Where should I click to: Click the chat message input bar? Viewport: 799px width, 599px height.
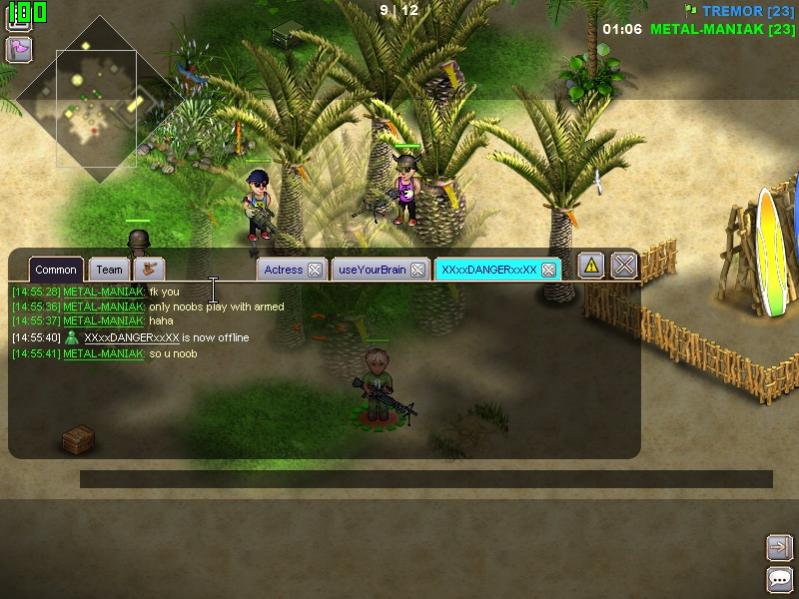pyautogui.click(x=426, y=479)
